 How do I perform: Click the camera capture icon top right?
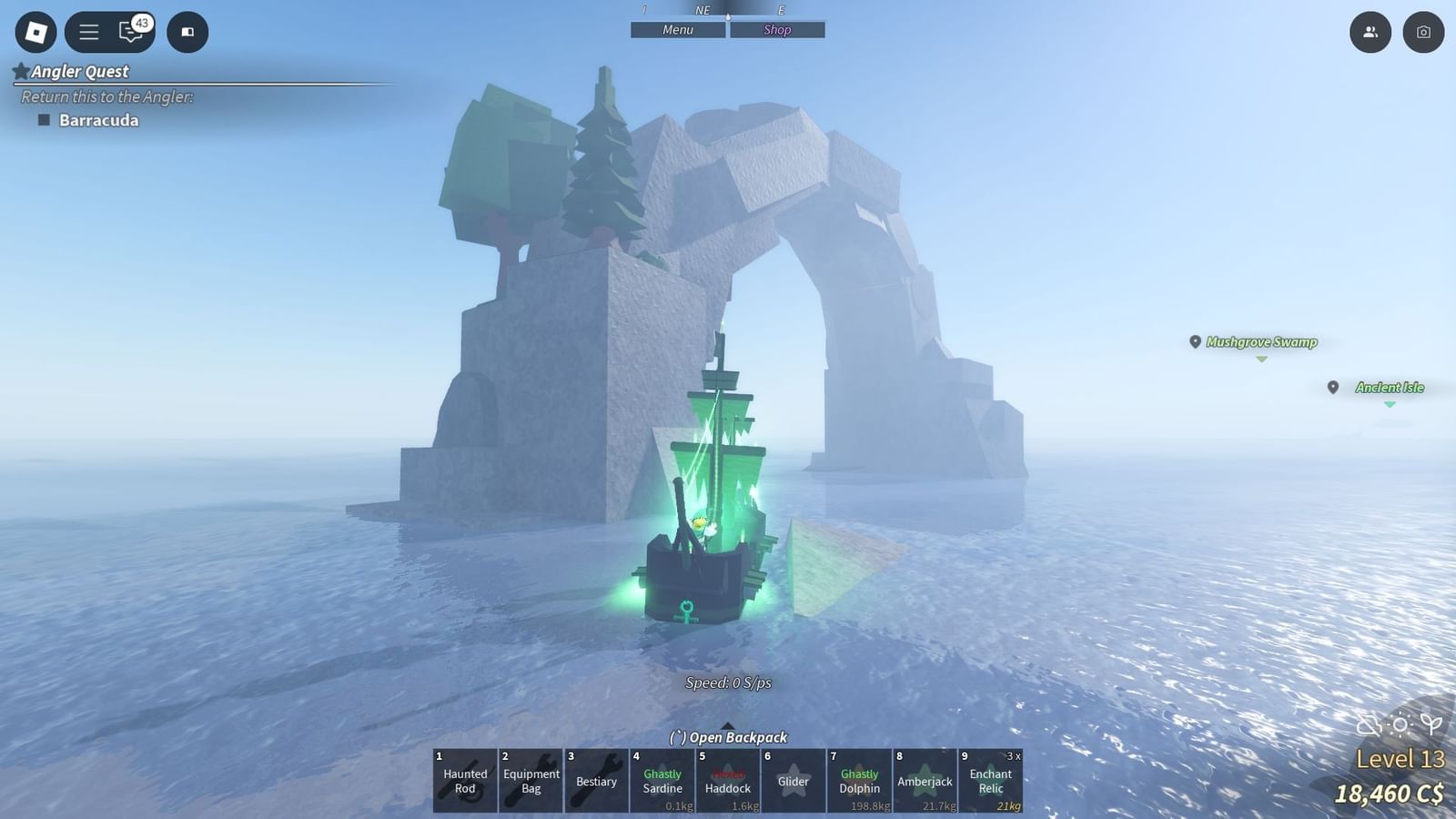pos(1422,33)
